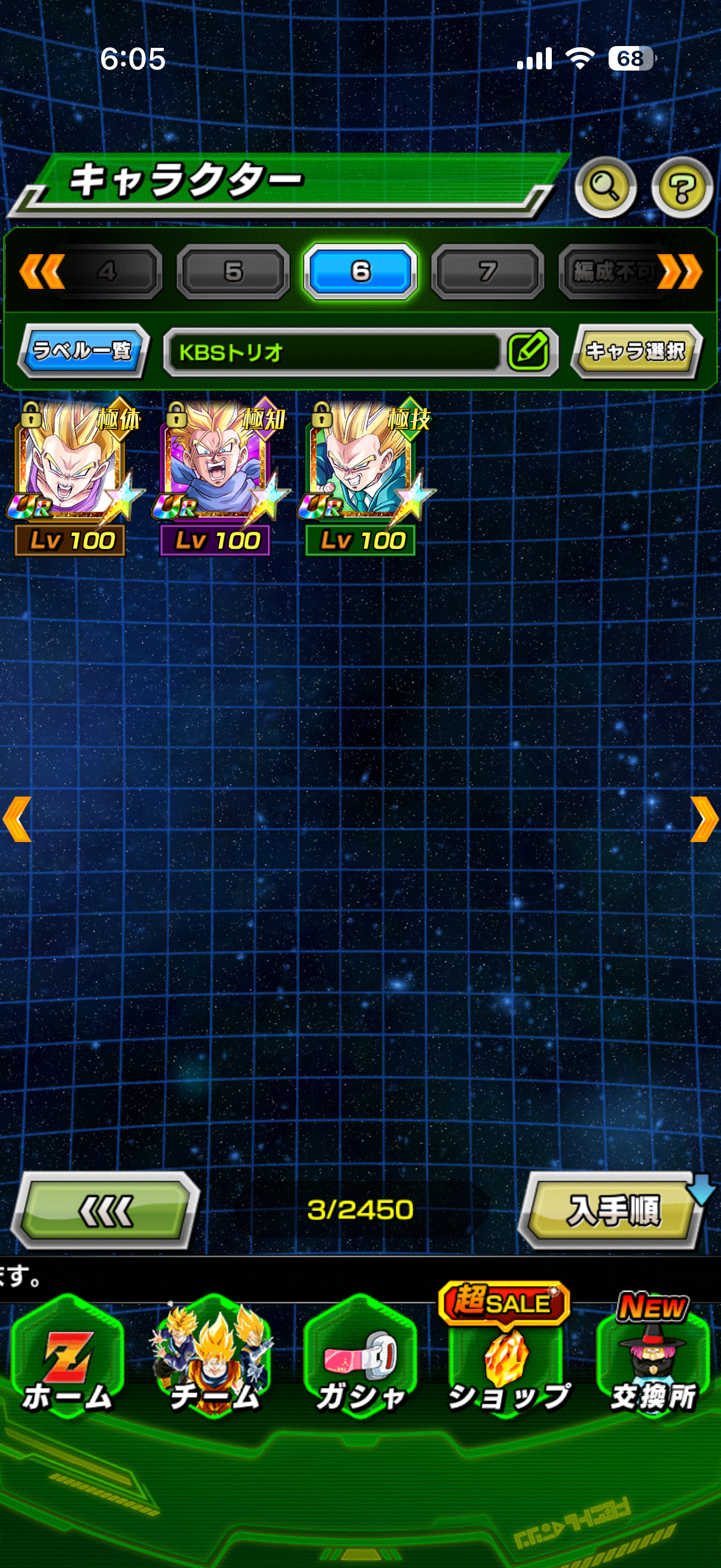Screen dimensions: 721x1568
Task: Change sort order via 入手順 button
Action: [x=612, y=1210]
